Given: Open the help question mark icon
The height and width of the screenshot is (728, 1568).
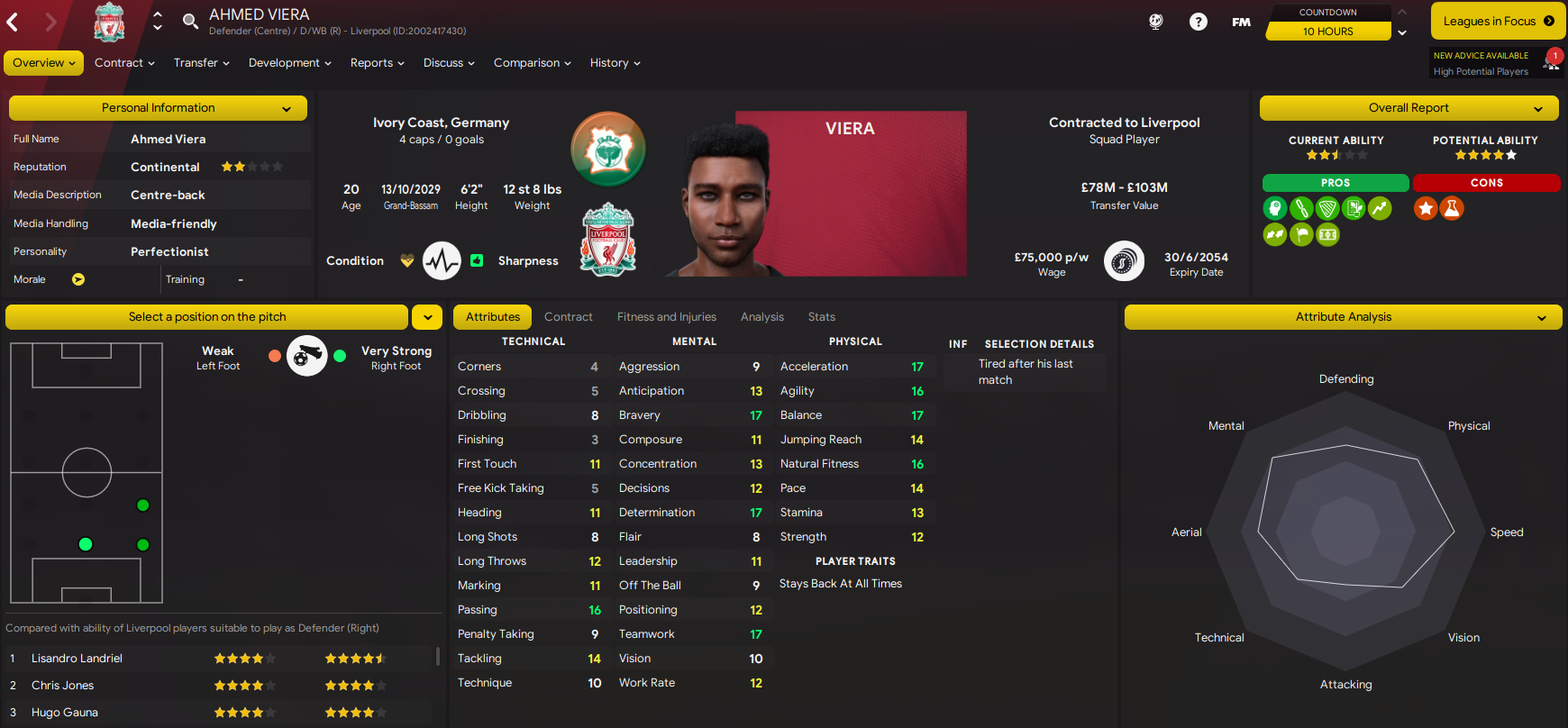Looking at the screenshot, I should click(x=1198, y=22).
